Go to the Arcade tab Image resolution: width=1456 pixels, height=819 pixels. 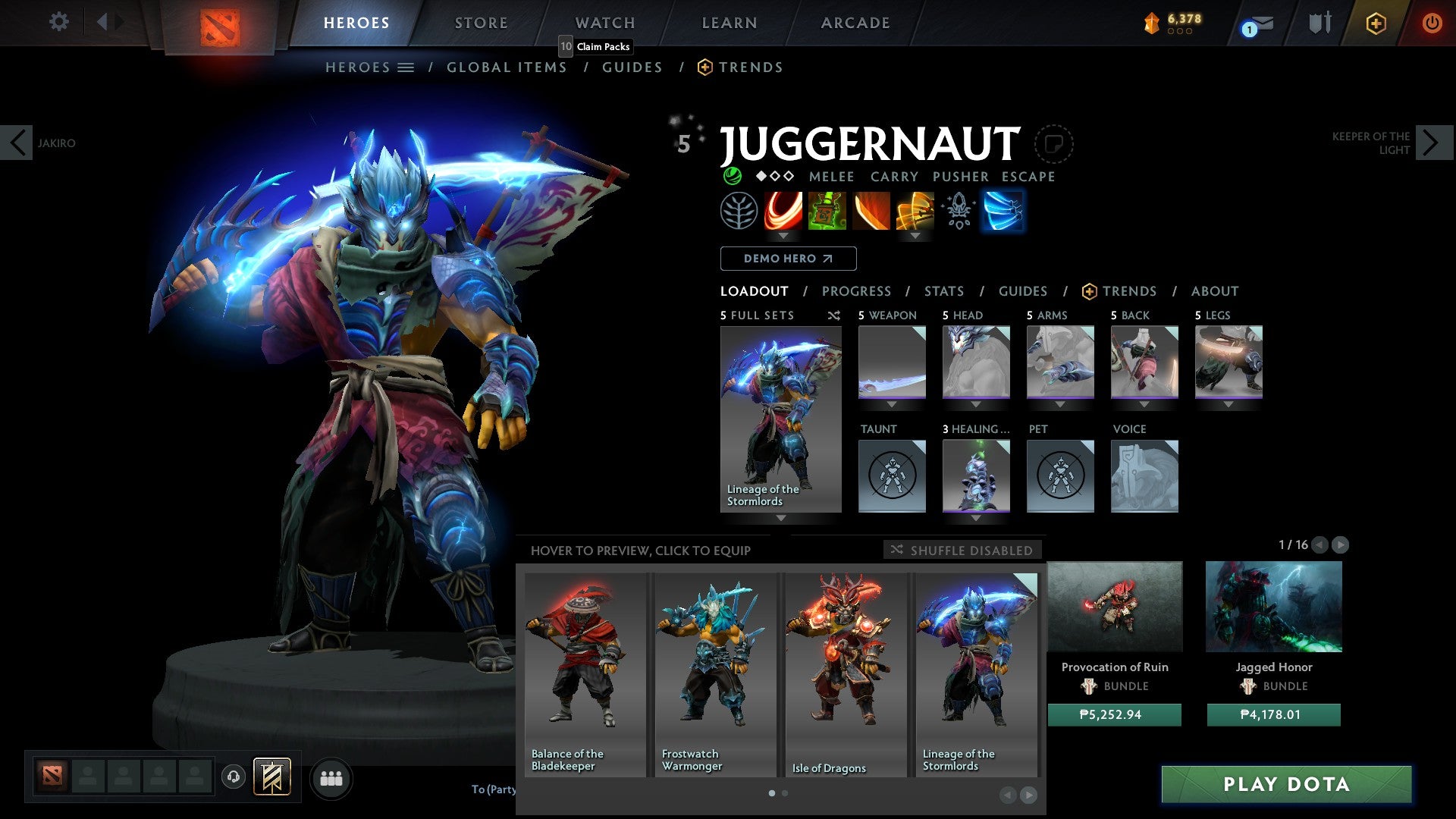[855, 23]
